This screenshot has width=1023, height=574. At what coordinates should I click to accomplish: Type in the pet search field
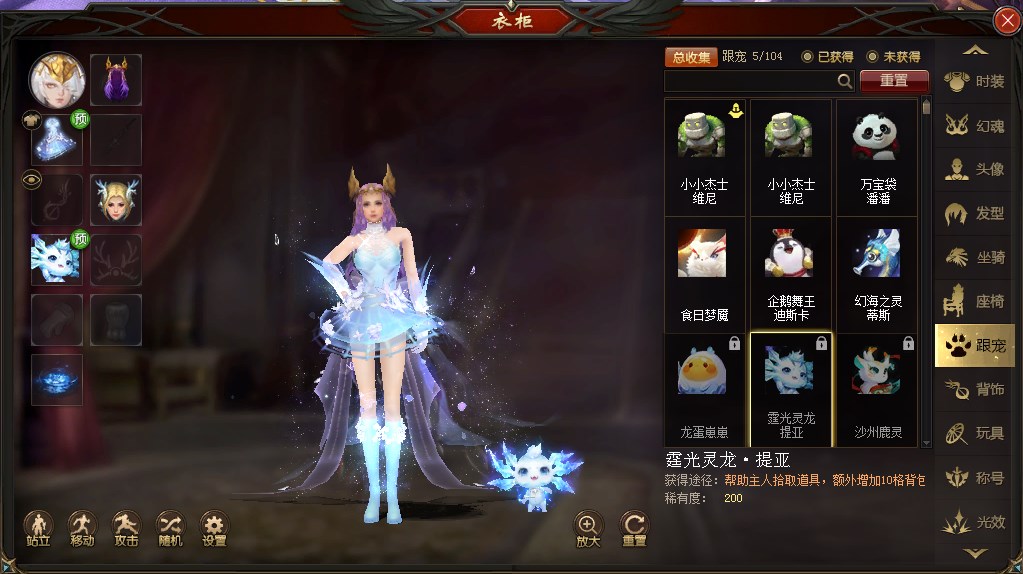(x=750, y=81)
